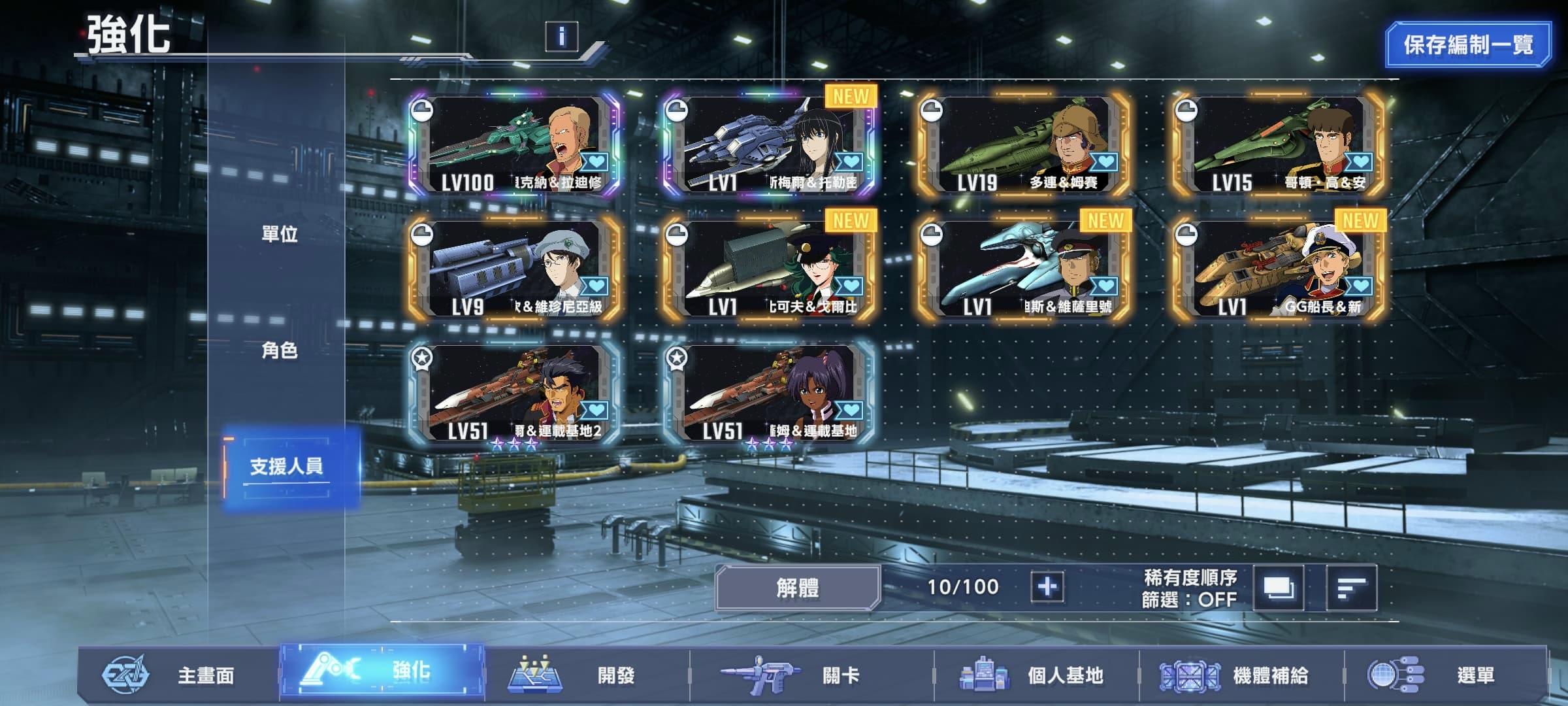This screenshot has width=1568, height=706.
Task: Switch to the 角色 tab
Action: tap(280, 351)
